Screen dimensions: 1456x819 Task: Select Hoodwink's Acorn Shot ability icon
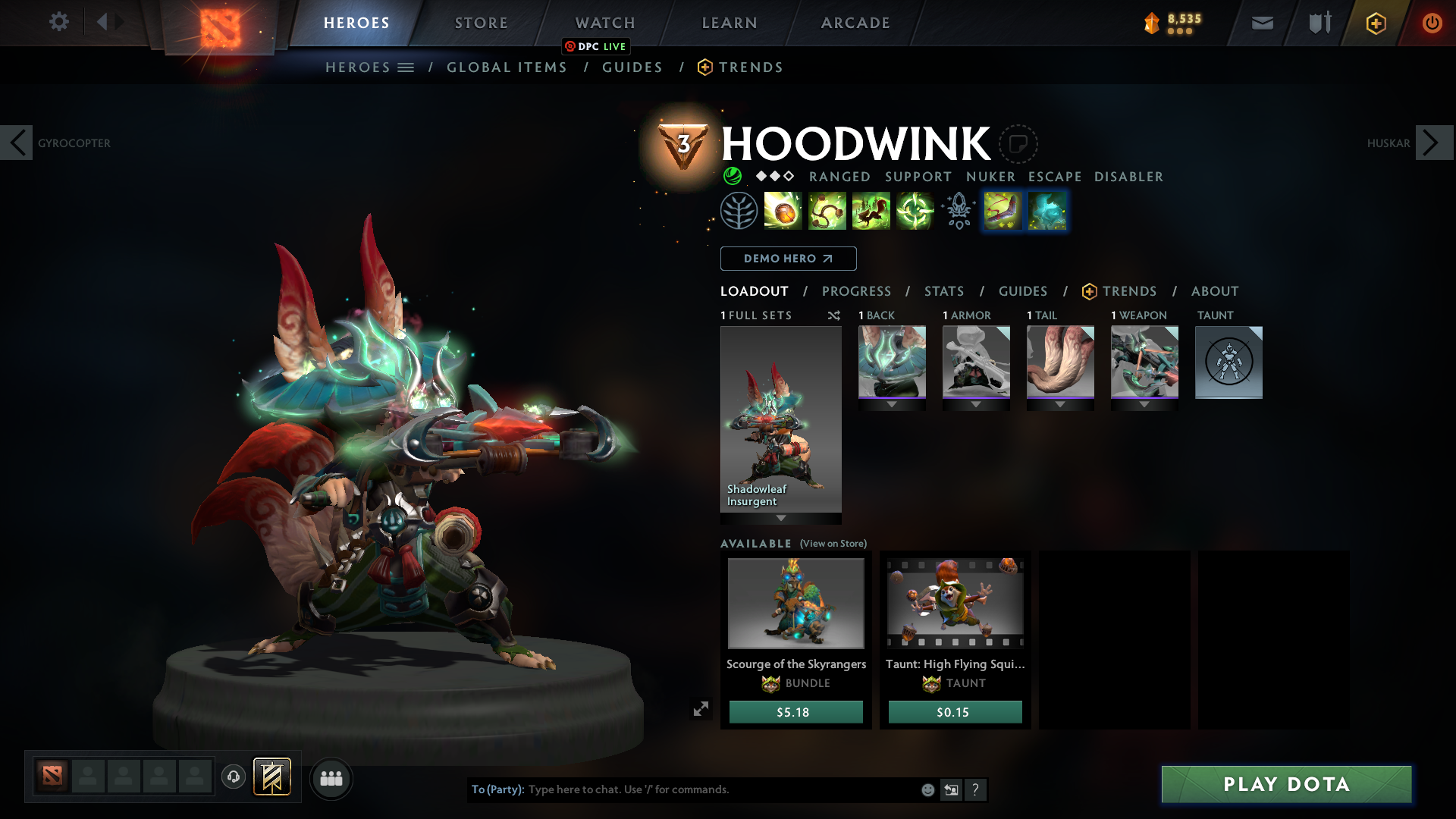click(x=783, y=210)
